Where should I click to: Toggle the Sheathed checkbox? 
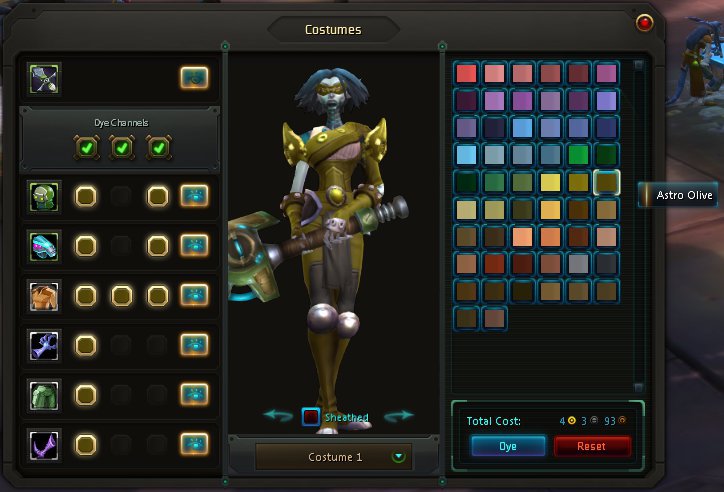coord(311,417)
